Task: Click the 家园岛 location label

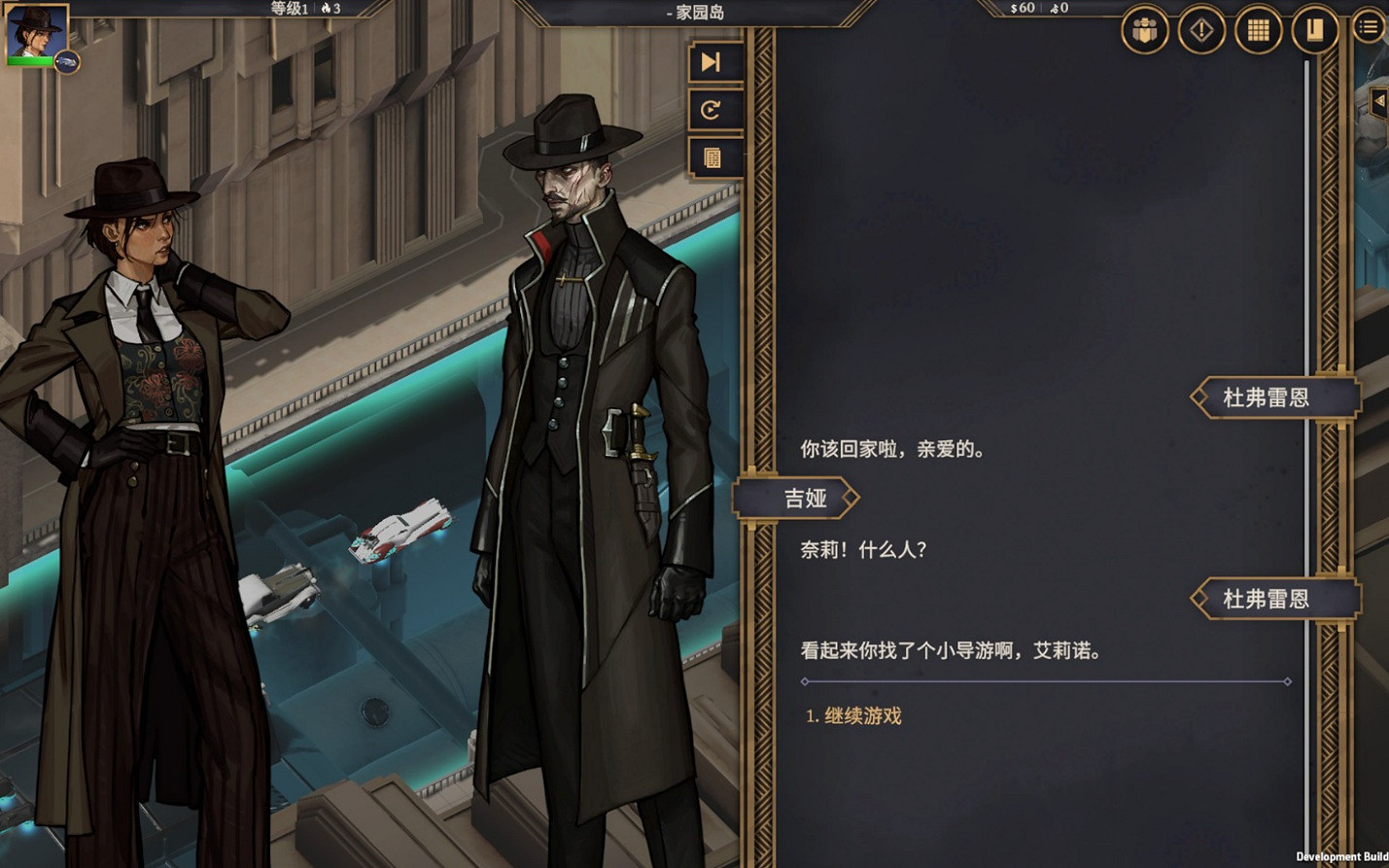Action: tap(697, 14)
